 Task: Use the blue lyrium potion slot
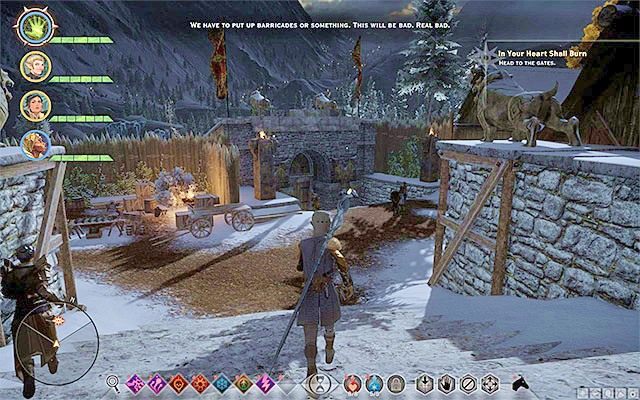click(x=374, y=382)
